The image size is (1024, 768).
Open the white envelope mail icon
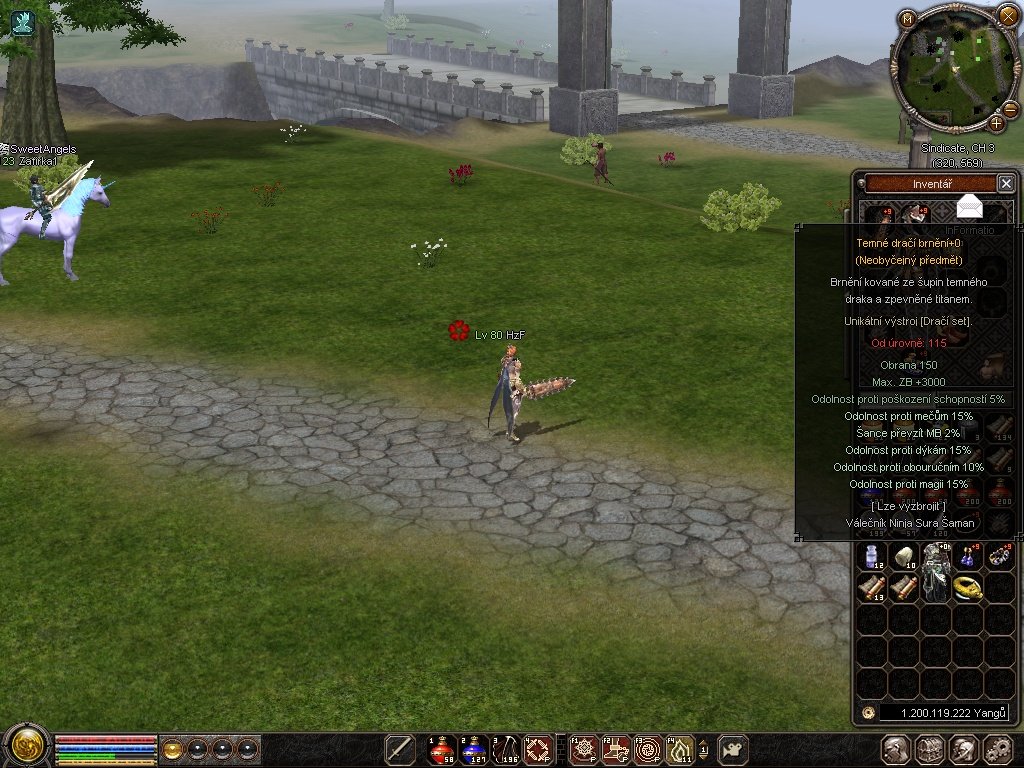pyautogui.click(x=969, y=206)
